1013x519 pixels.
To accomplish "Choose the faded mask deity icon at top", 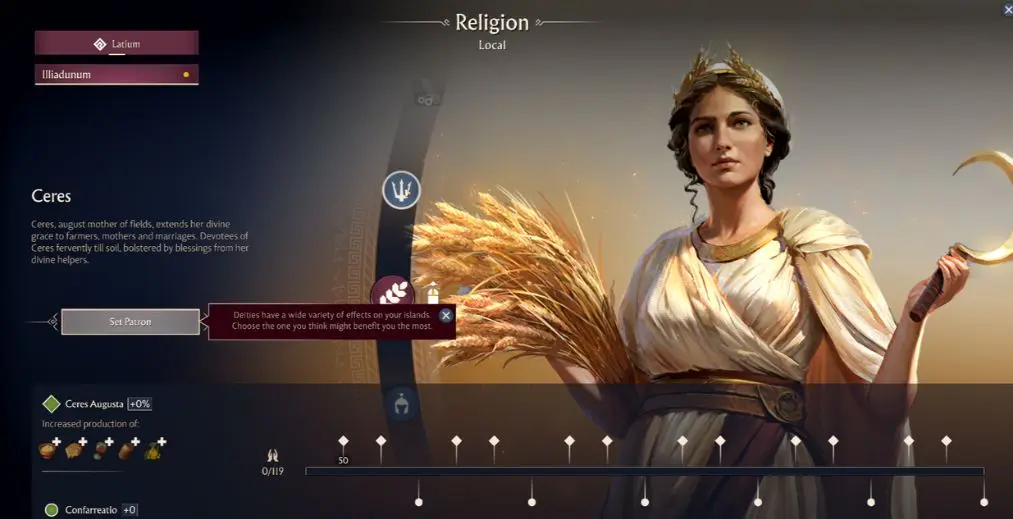I will 427,99.
